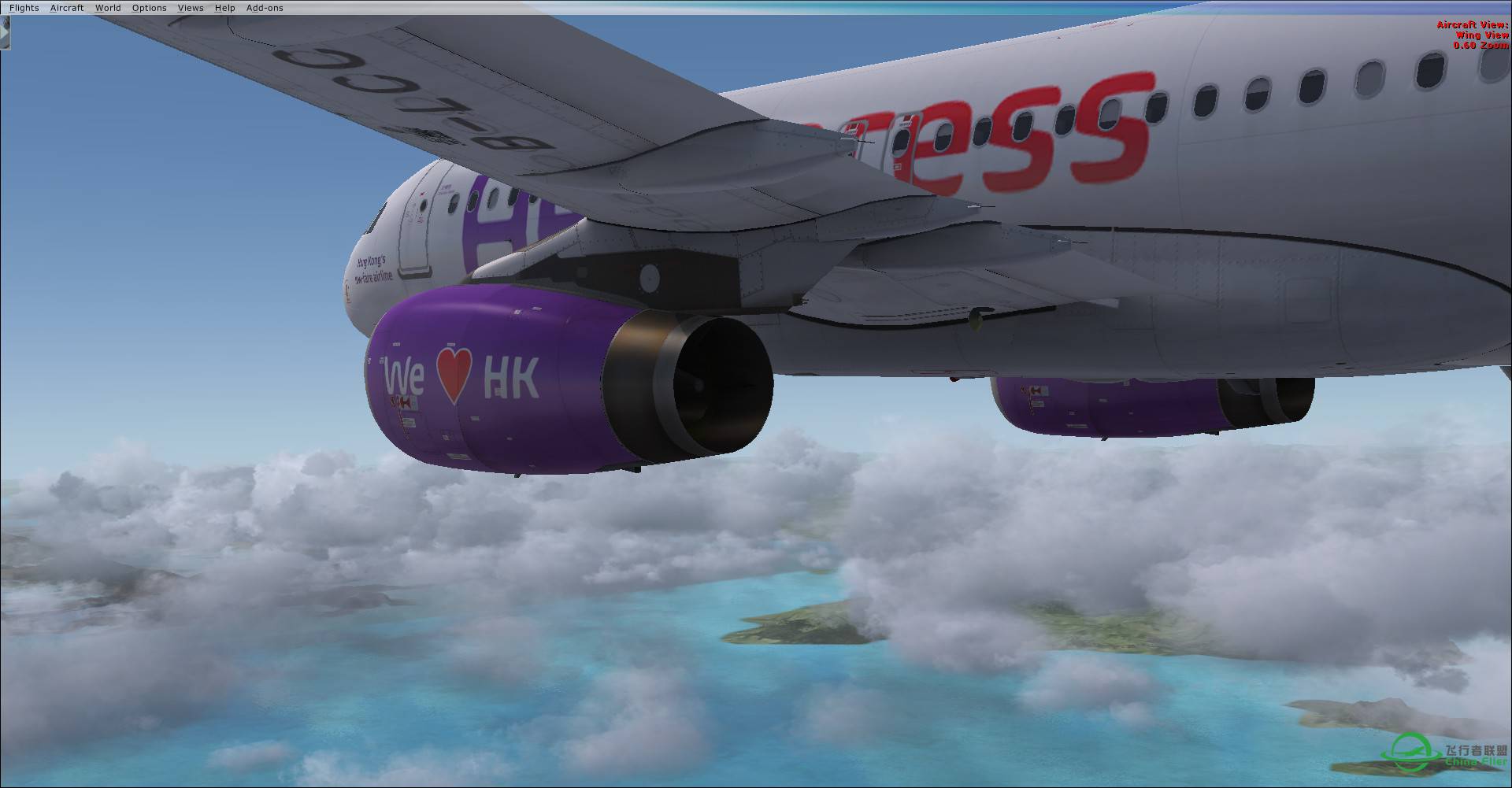This screenshot has width=1512, height=788.
Task: Click the small panel flyout tab below menu bar
Action: tap(5, 33)
